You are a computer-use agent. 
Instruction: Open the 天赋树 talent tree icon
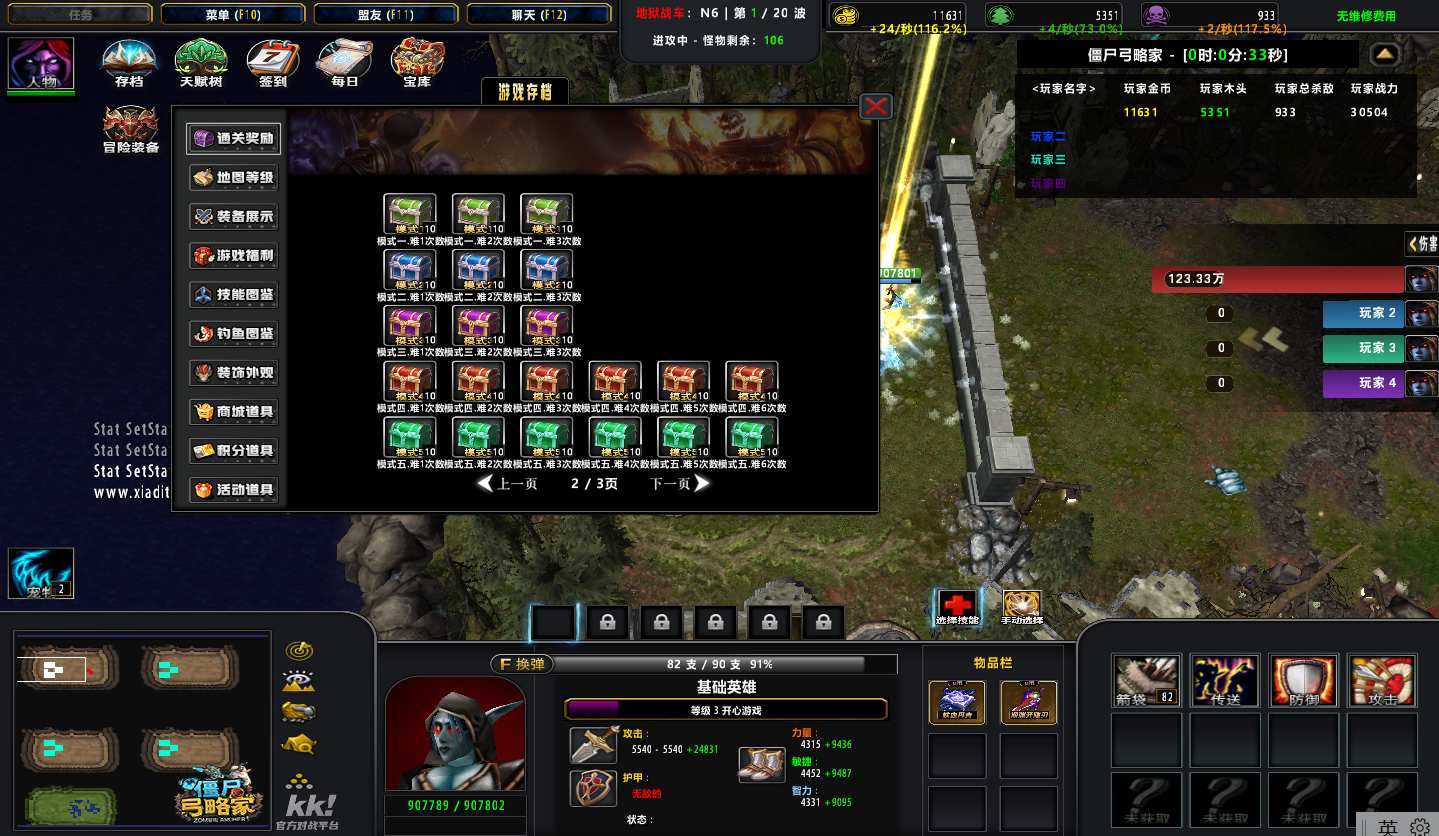click(x=201, y=62)
